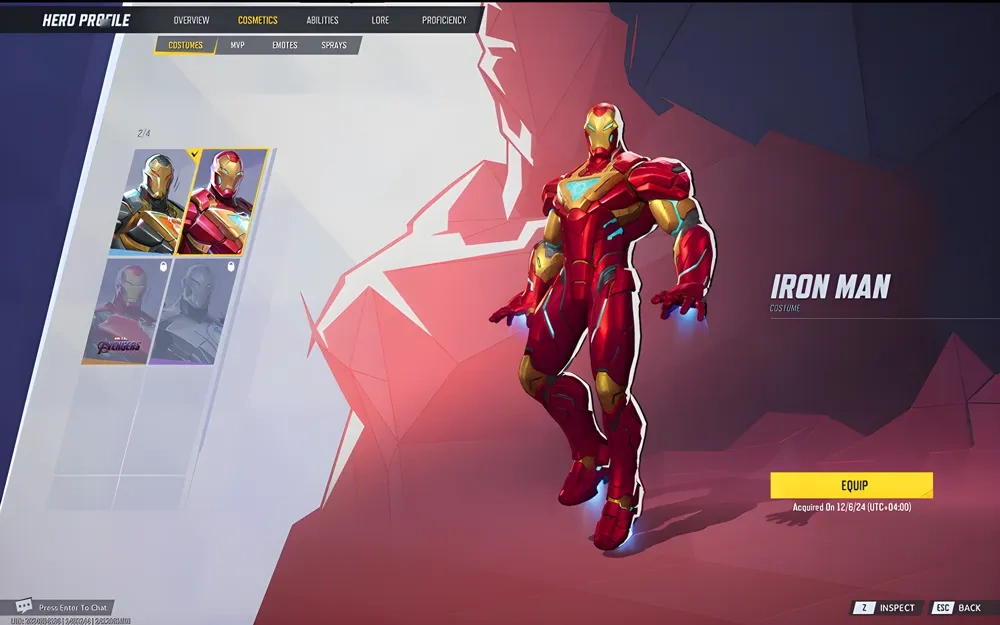Screen dimensions: 1000x625
Task: Equip the Iron Man costume
Action: click(851, 485)
